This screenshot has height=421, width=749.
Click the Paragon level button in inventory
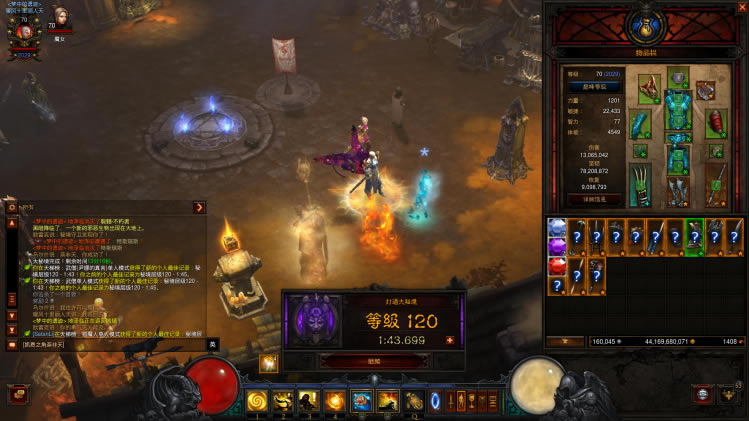[x=594, y=87]
